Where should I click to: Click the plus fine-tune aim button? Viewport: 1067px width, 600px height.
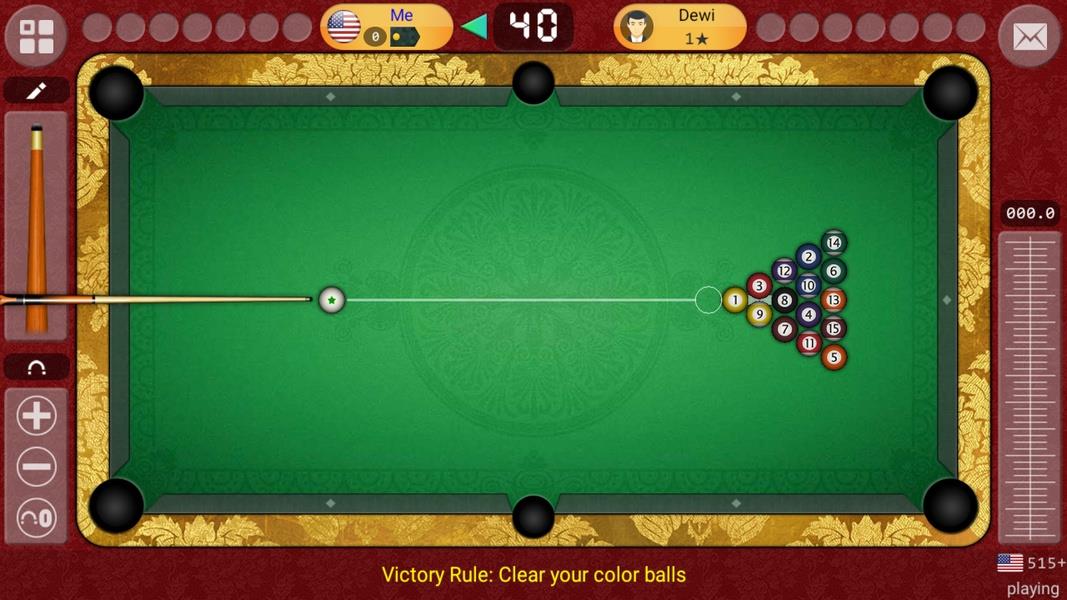pyautogui.click(x=36, y=416)
